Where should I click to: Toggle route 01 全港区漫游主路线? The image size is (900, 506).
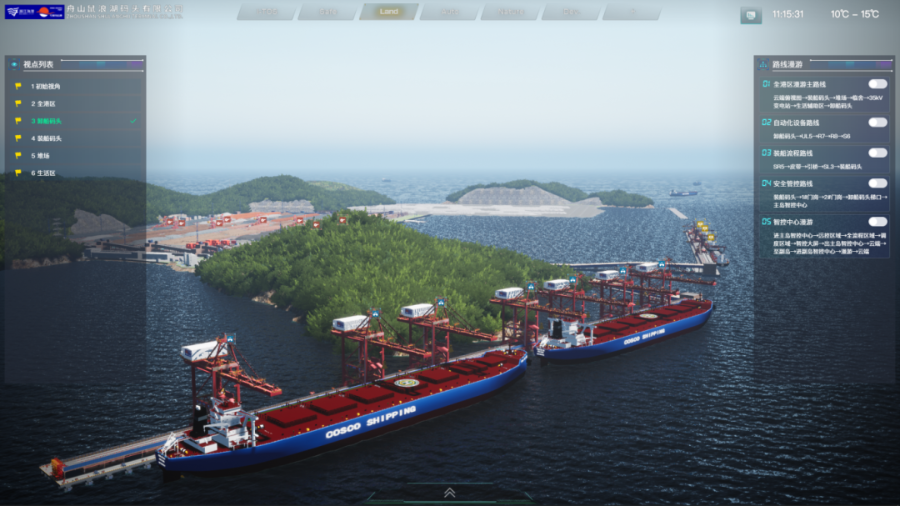(x=877, y=84)
